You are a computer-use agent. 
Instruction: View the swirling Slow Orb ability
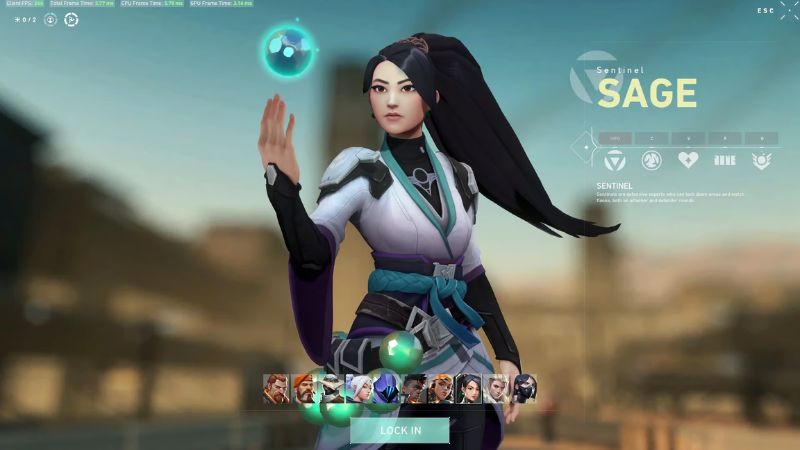coord(651,160)
